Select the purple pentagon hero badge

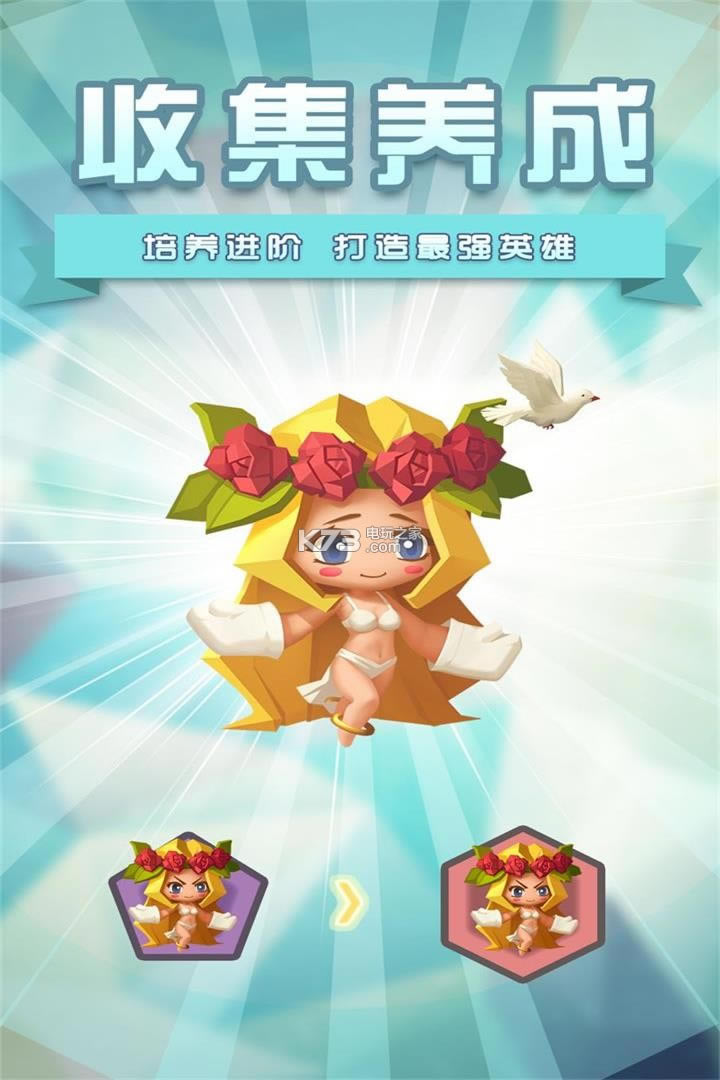pyautogui.click(x=186, y=897)
